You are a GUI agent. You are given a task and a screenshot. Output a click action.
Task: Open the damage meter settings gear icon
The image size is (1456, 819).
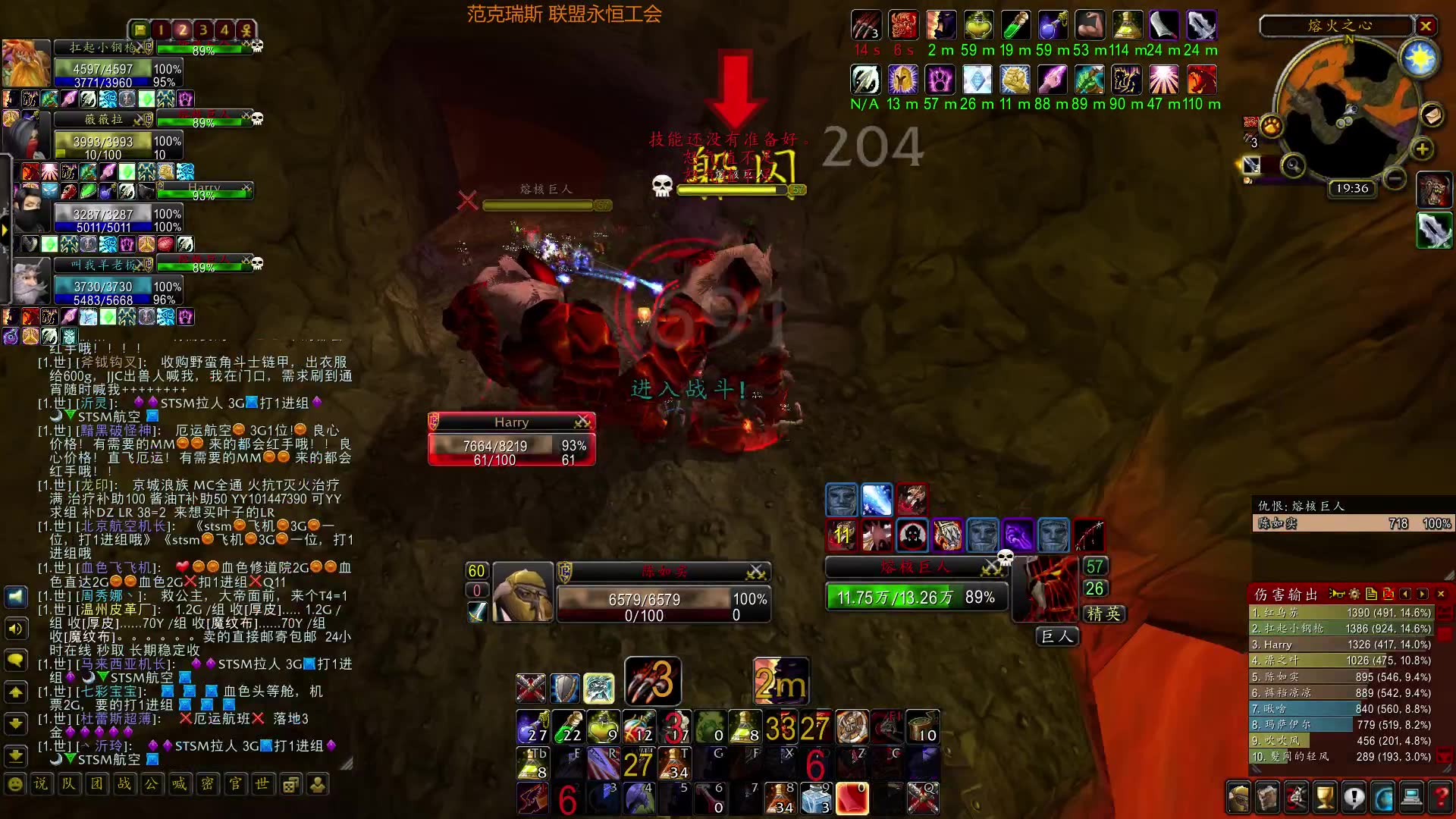(x=1354, y=592)
